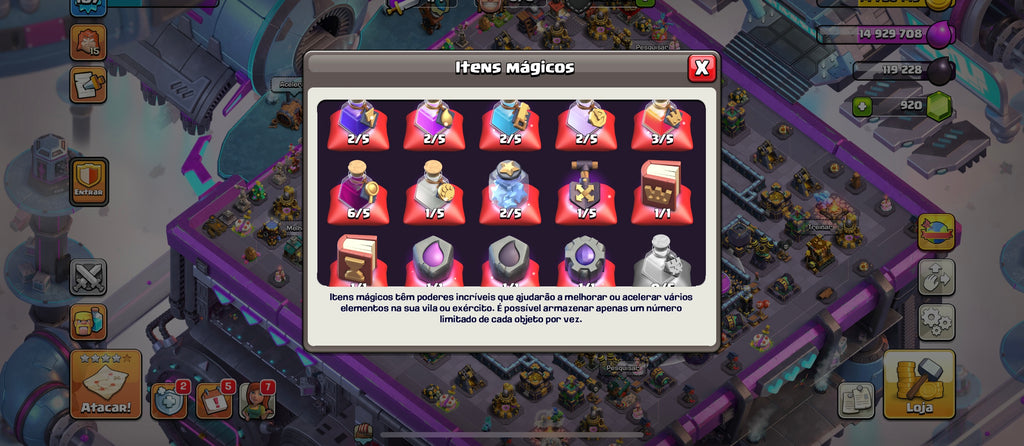1024x446 pixels.
Task: Open the barbarian and potion troop button
Action: click(88, 322)
